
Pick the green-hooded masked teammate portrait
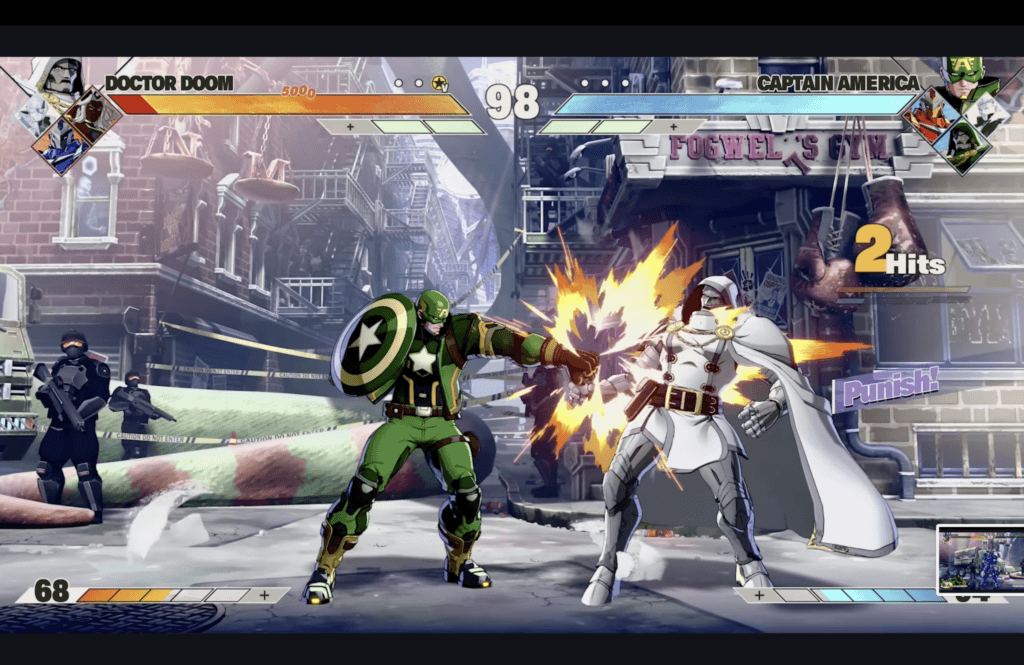coord(965,147)
